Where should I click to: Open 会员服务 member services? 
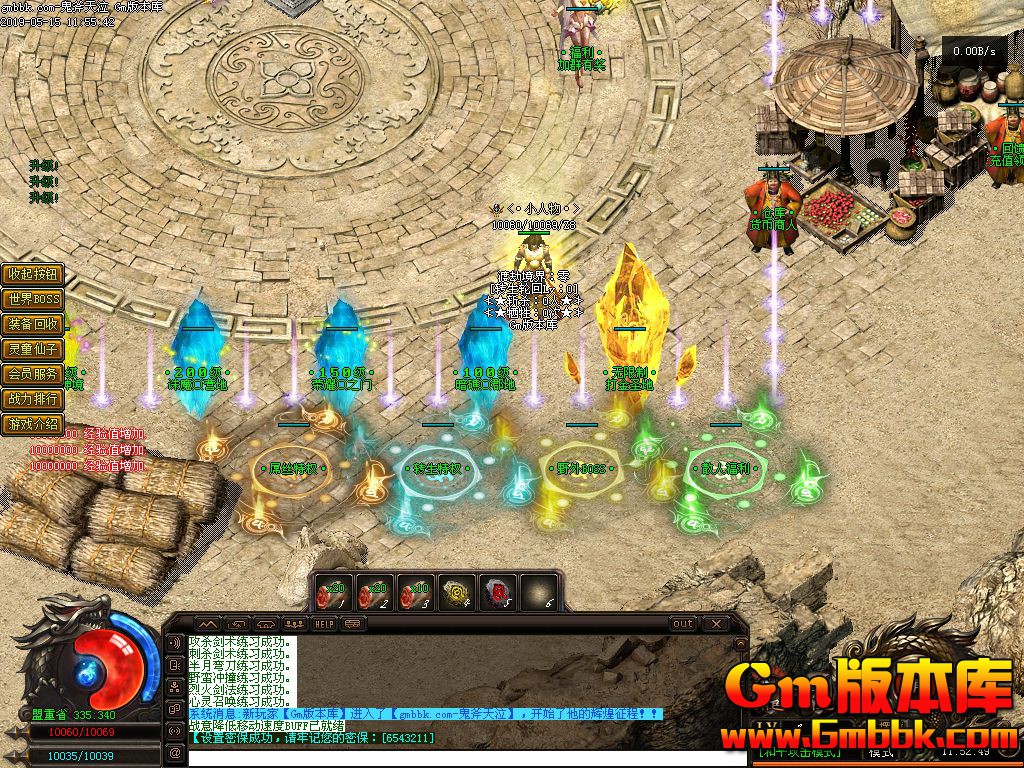point(33,374)
